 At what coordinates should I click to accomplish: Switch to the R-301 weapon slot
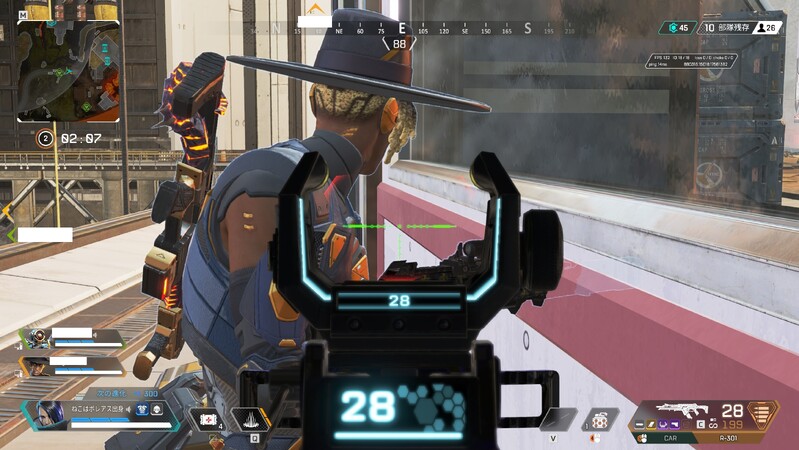point(734,437)
